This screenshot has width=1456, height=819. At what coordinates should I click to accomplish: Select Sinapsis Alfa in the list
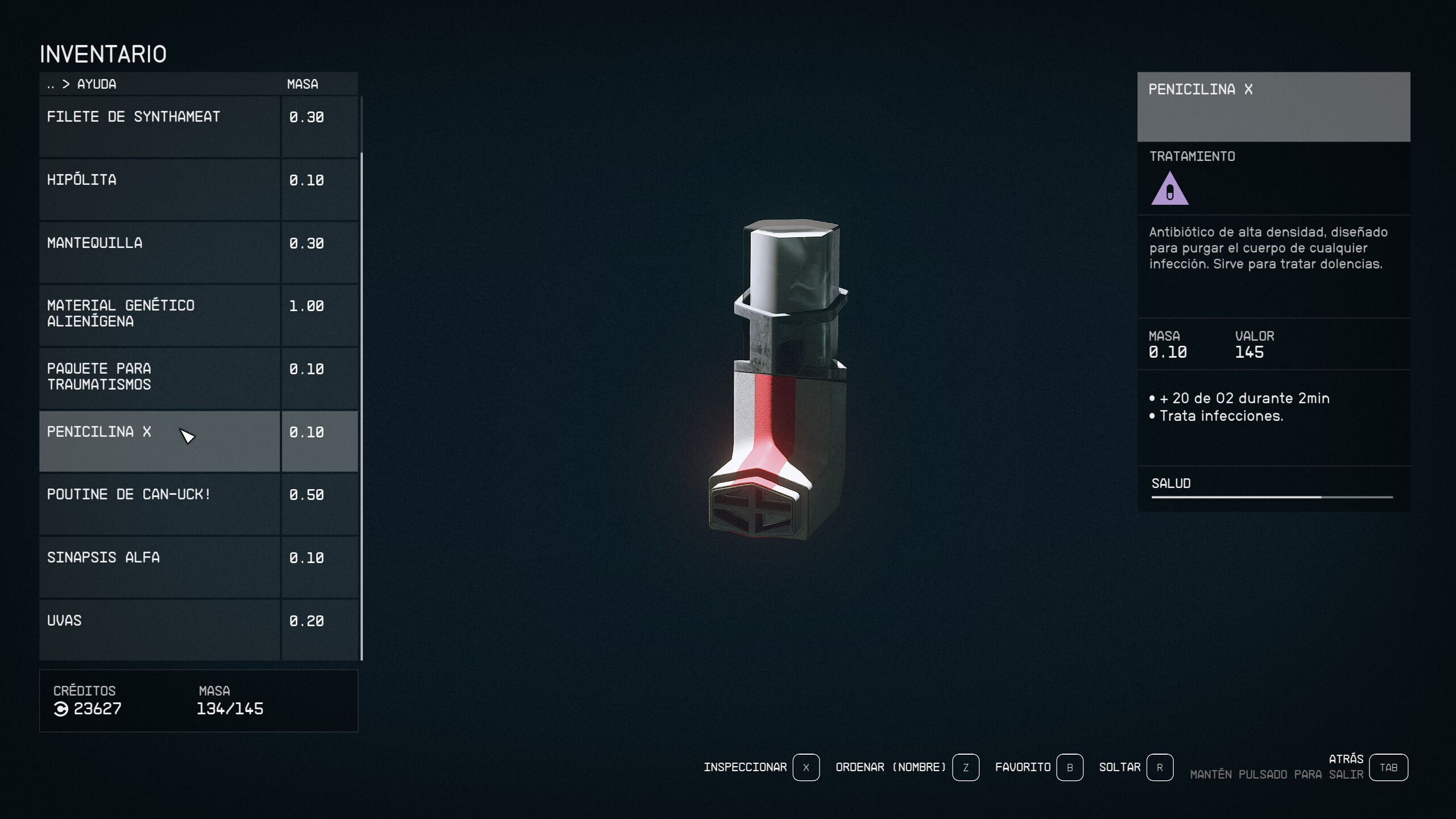159,567
